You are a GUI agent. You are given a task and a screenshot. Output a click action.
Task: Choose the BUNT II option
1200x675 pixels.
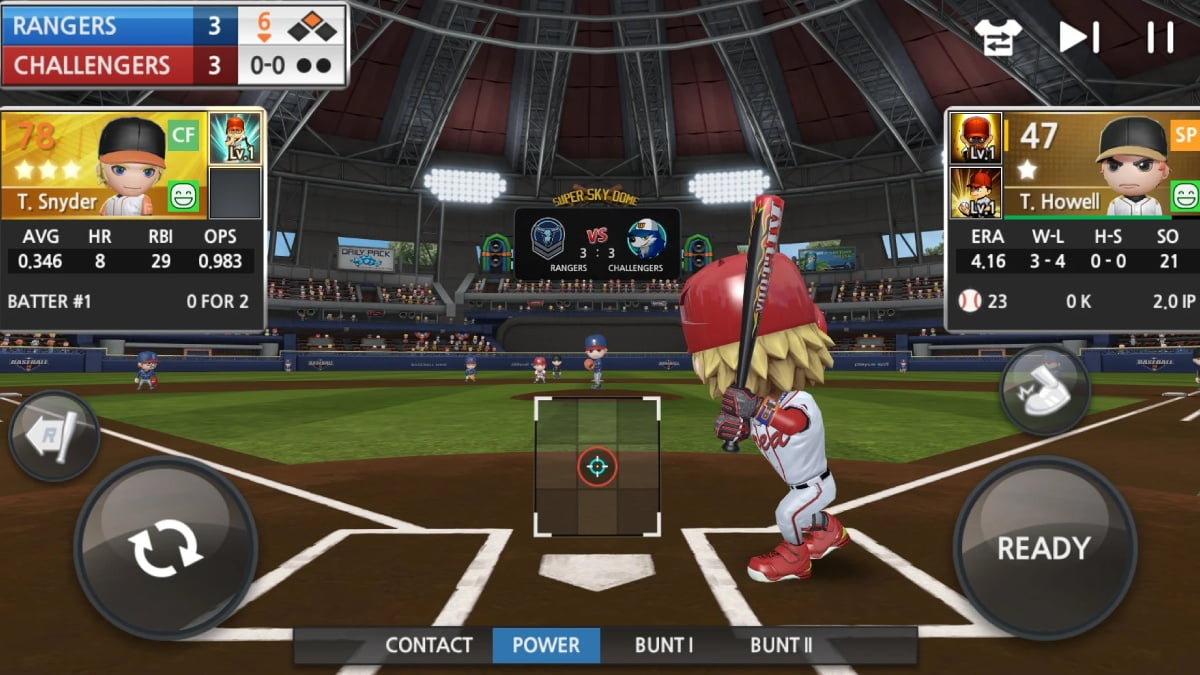781,645
